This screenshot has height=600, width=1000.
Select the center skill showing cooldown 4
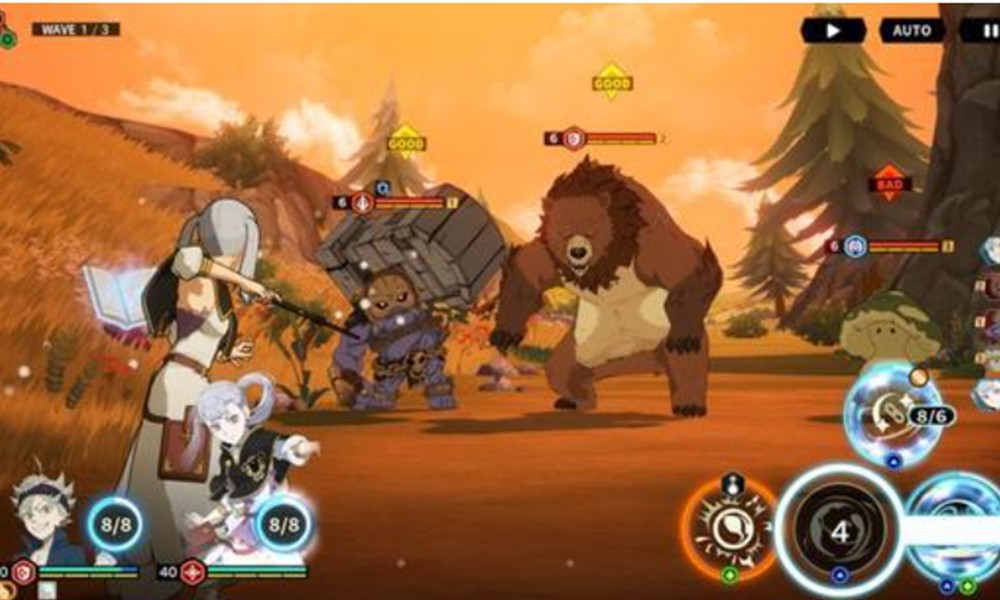(x=838, y=530)
